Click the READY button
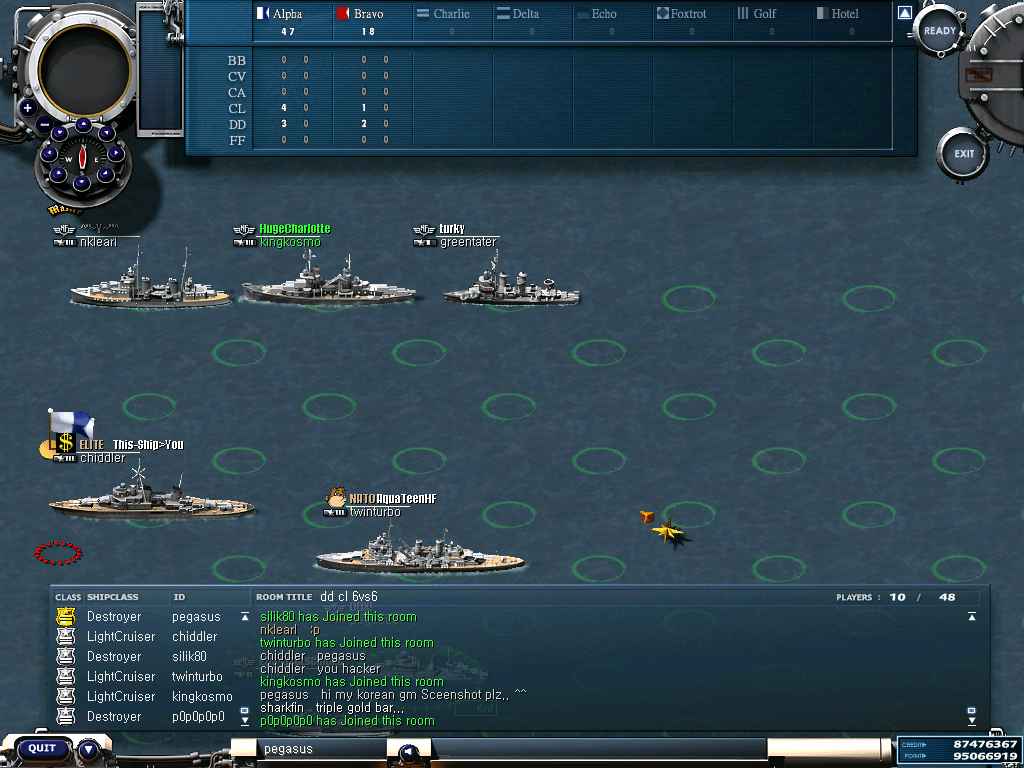The height and width of the screenshot is (768, 1024). 939,32
